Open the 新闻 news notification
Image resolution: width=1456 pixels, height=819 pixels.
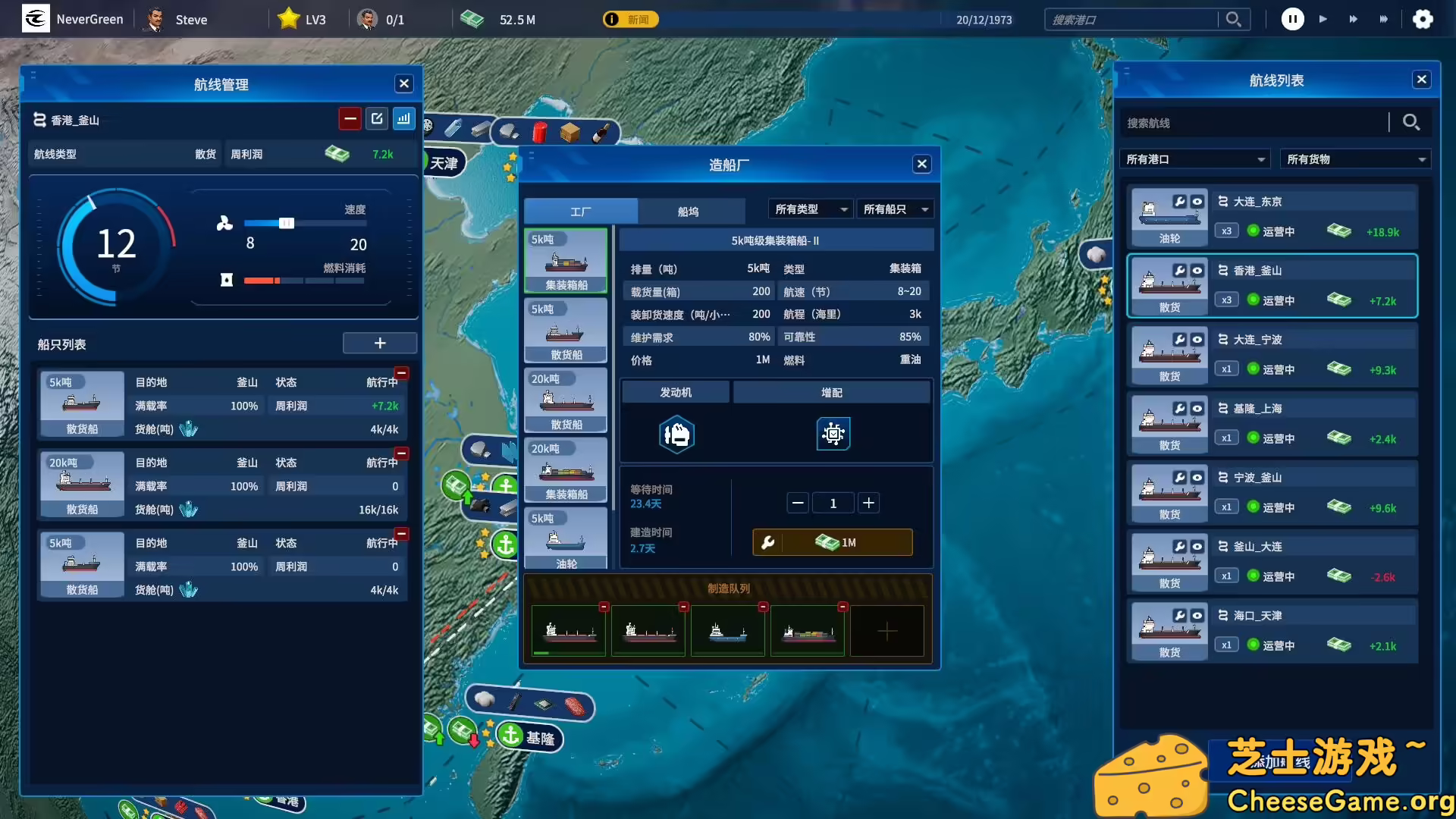[632, 19]
